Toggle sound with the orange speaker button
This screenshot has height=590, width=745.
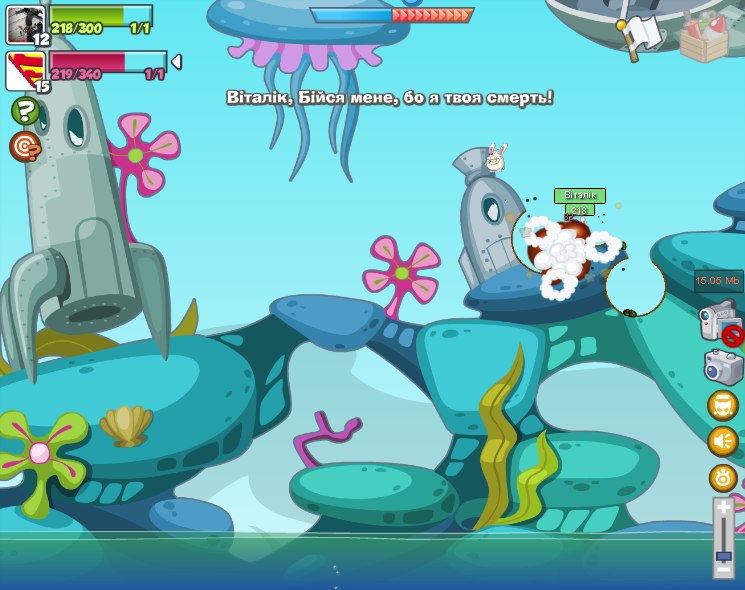click(722, 441)
